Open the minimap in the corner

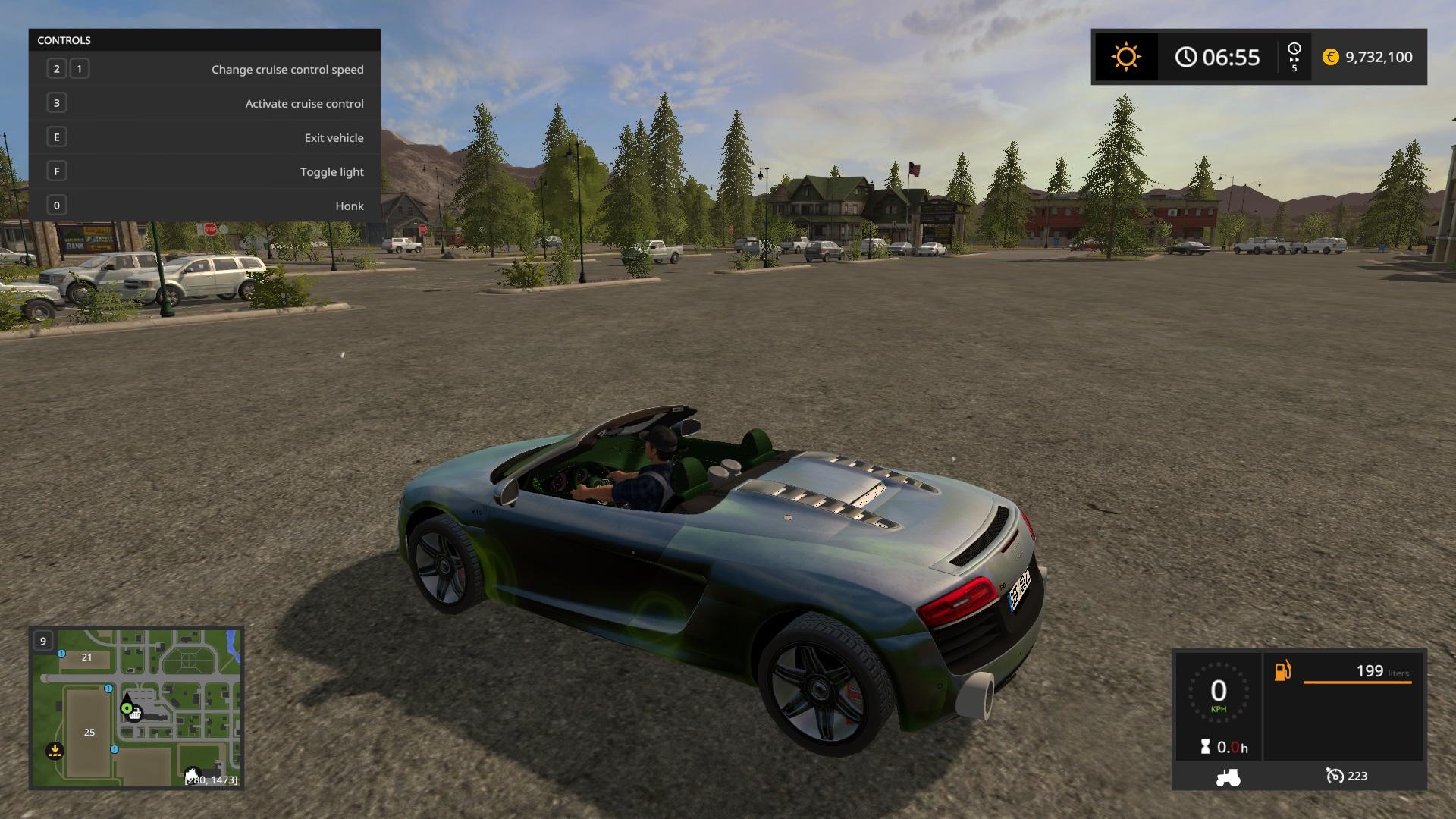point(136,707)
